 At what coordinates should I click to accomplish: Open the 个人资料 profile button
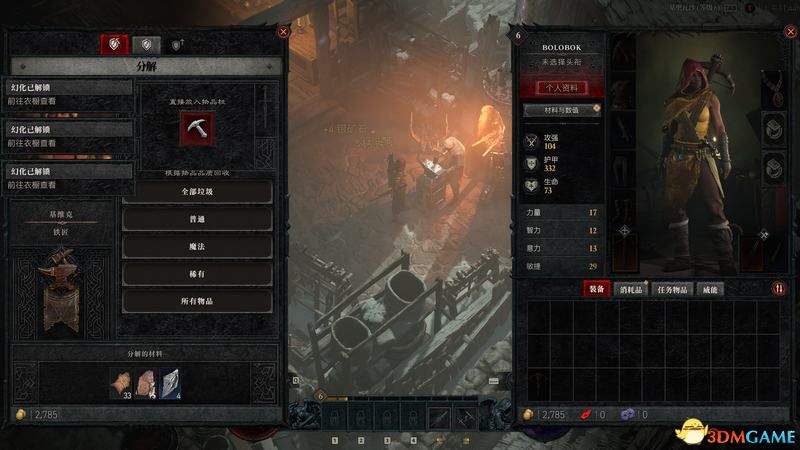pos(561,88)
